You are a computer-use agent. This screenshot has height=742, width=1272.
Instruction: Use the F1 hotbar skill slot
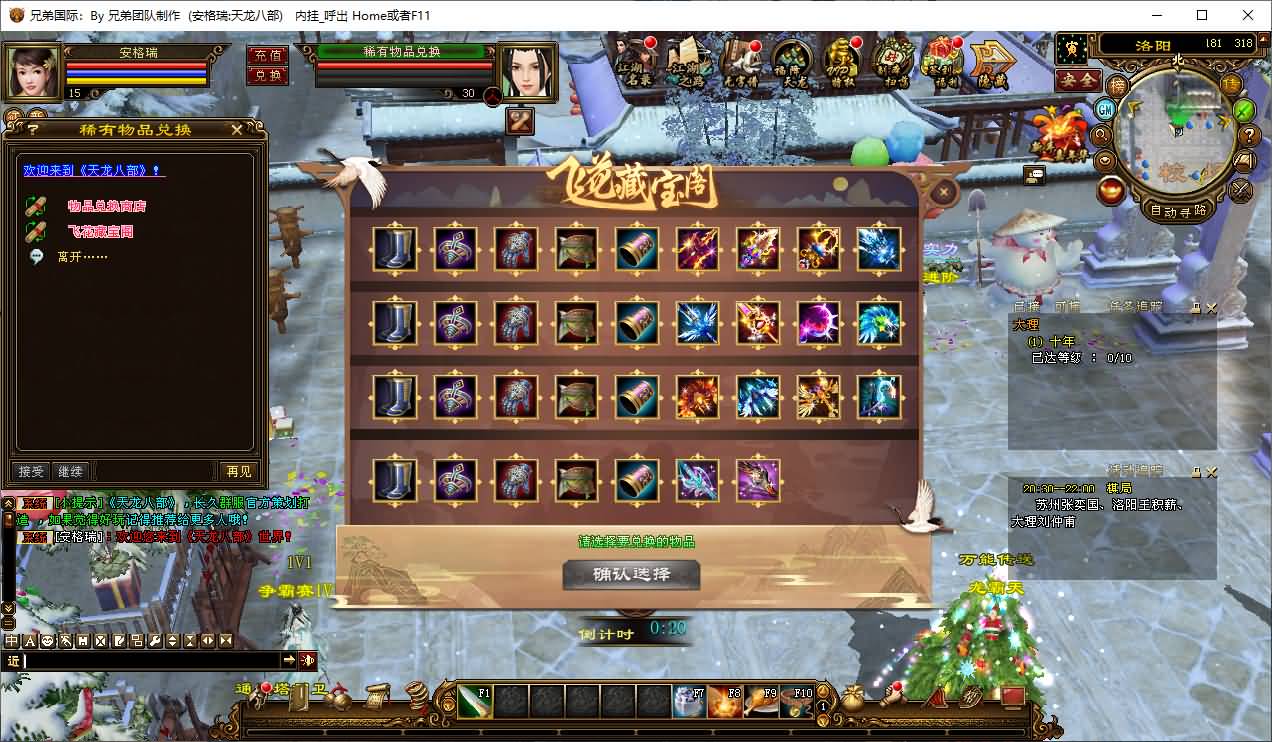coord(475,702)
